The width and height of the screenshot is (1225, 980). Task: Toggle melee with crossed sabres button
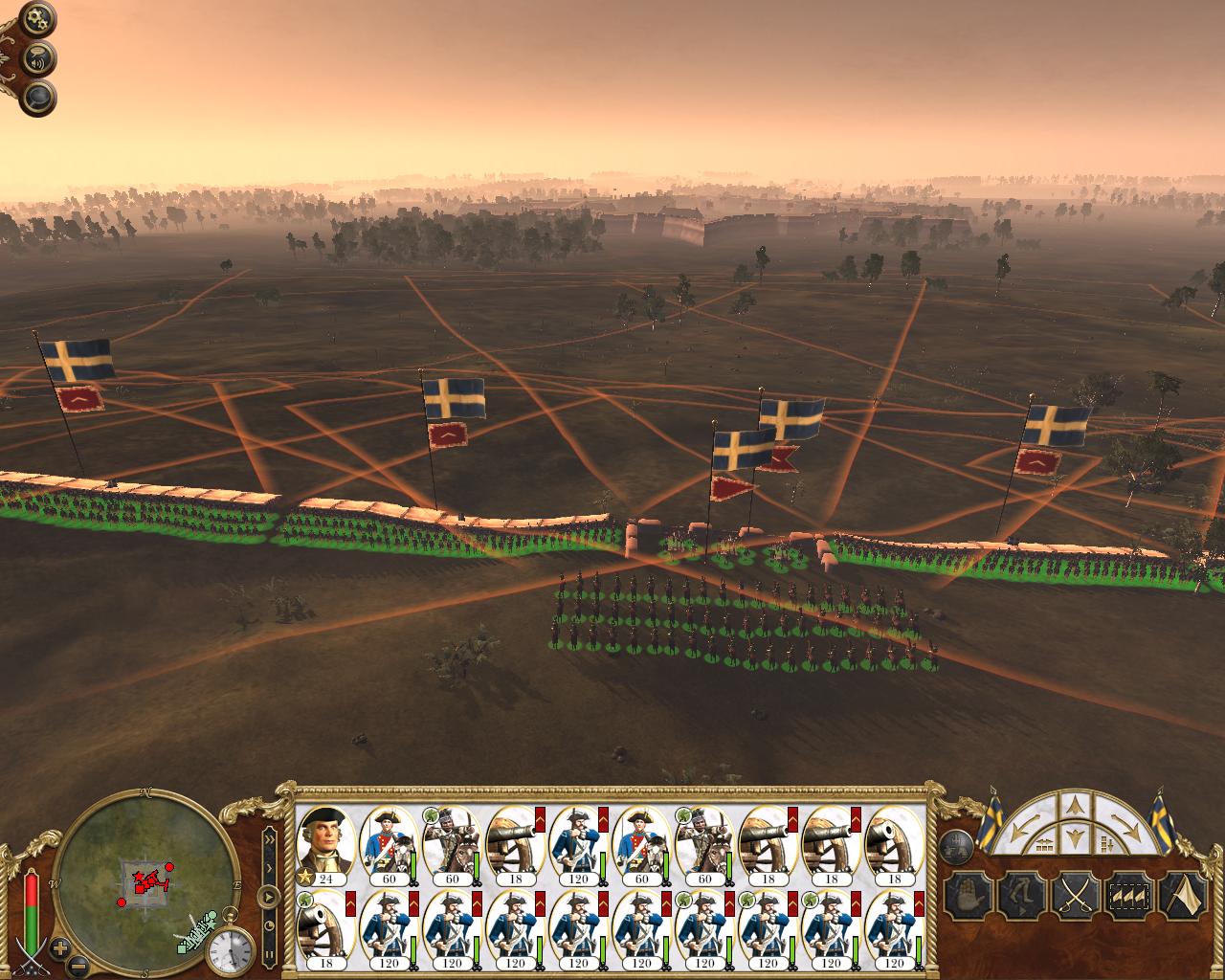tap(1074, 897)
